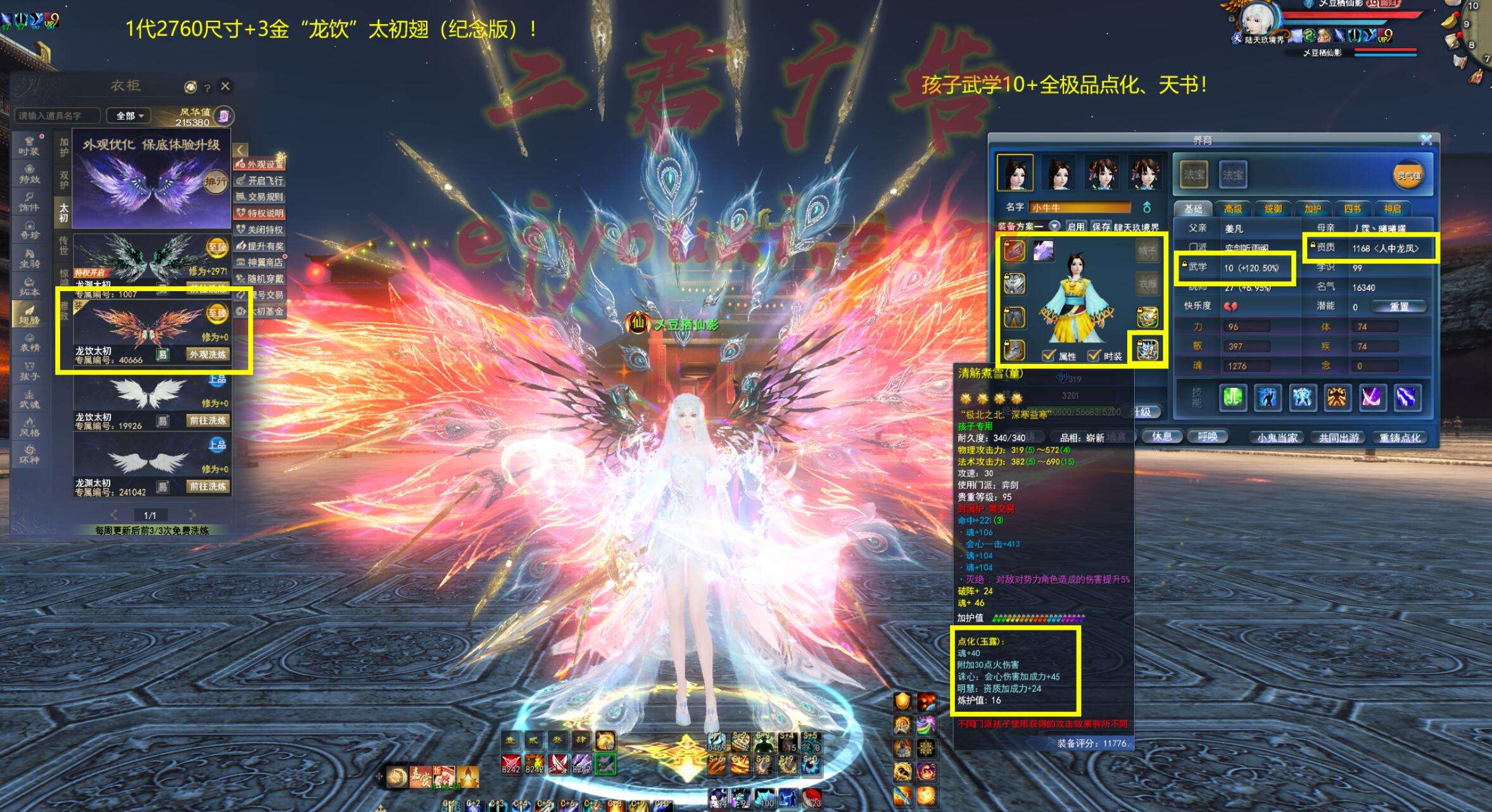Switch to the 时装 category tab

pyautogui.click(x=29, y=146)
